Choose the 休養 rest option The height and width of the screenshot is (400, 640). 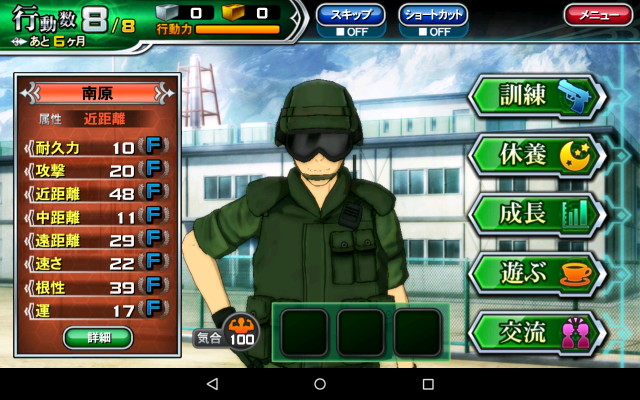pyautogui.click(x=537, y=155)
